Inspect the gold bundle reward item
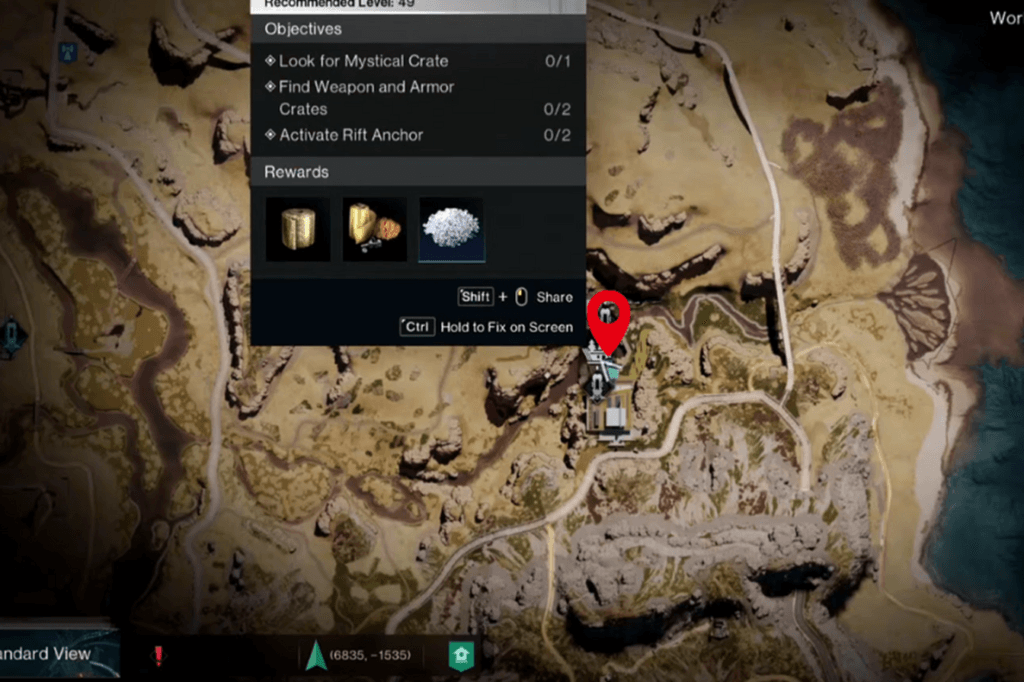Screen dimensions: 1024x682 pos(374,229)
